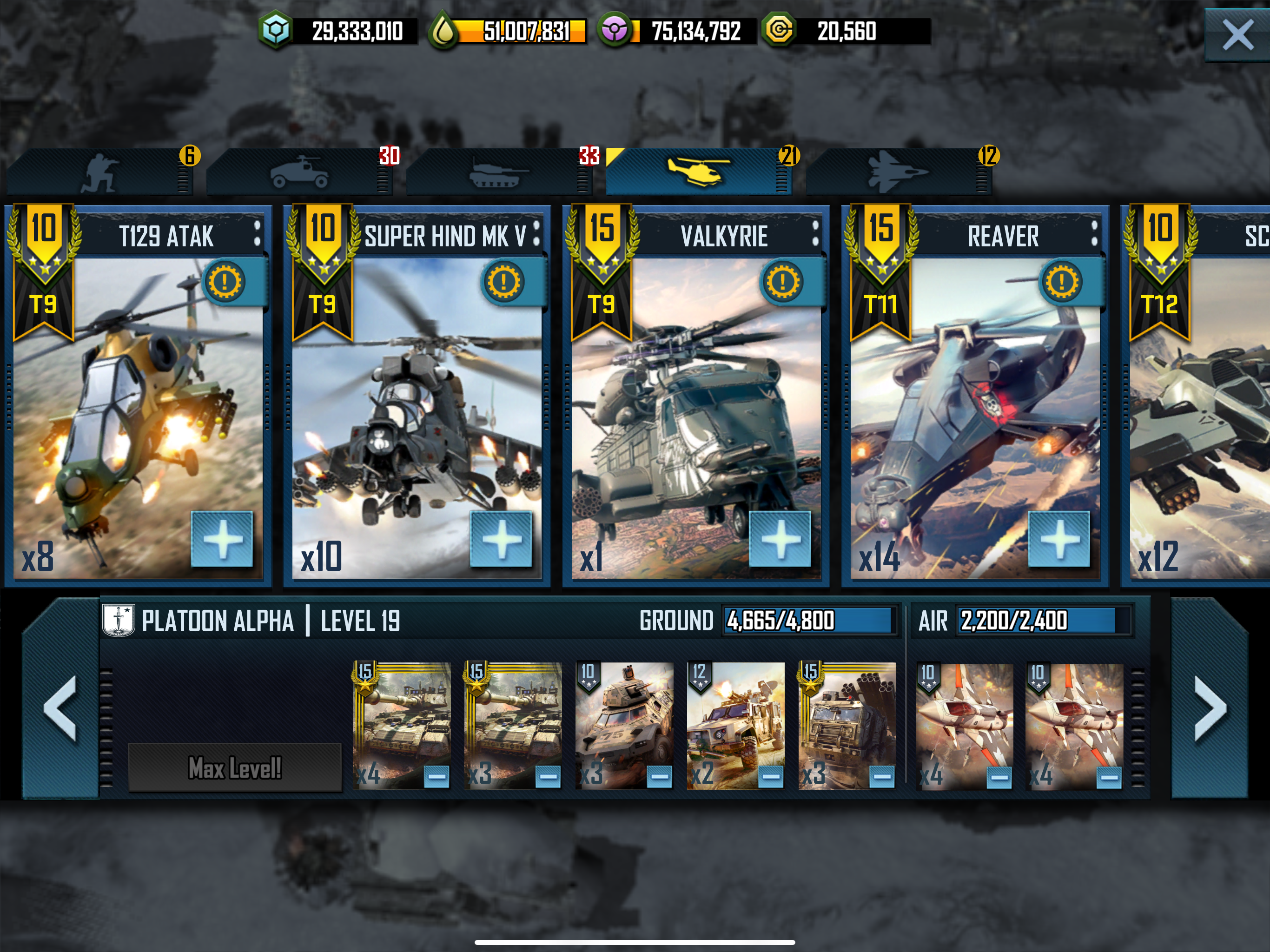The height and width of the screenshot is (952, 1270).
Task: Remove the x3 rocket launcher truck
Action: (882, 777)
